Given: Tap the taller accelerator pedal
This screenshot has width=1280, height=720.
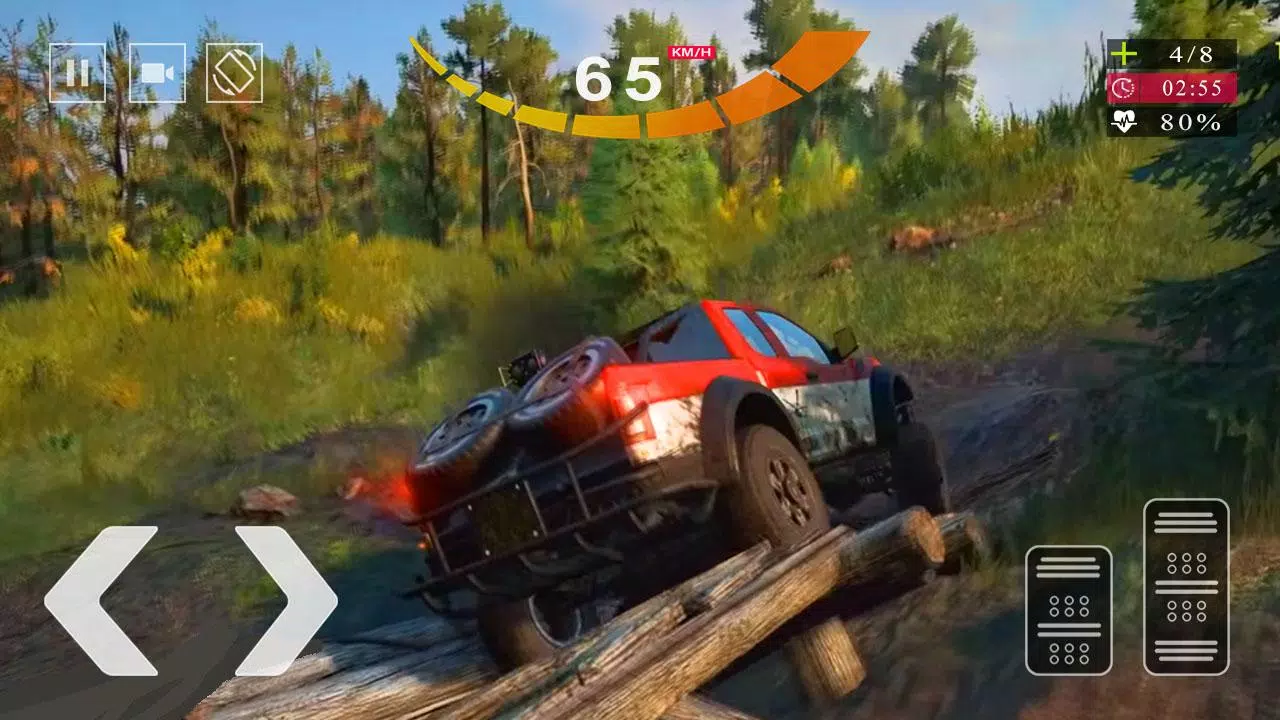Looking at the screenshot, I should point(1186,586).
